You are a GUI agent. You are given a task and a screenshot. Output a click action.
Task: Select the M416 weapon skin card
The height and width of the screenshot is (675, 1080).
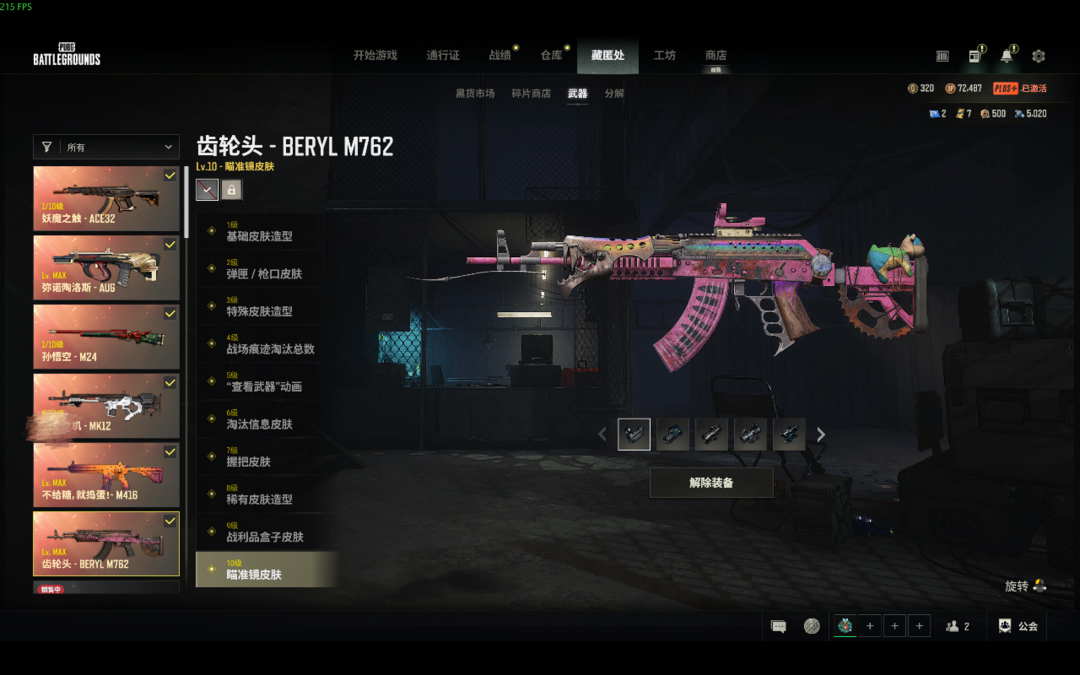pyautogui.click(x=106, y=475)
